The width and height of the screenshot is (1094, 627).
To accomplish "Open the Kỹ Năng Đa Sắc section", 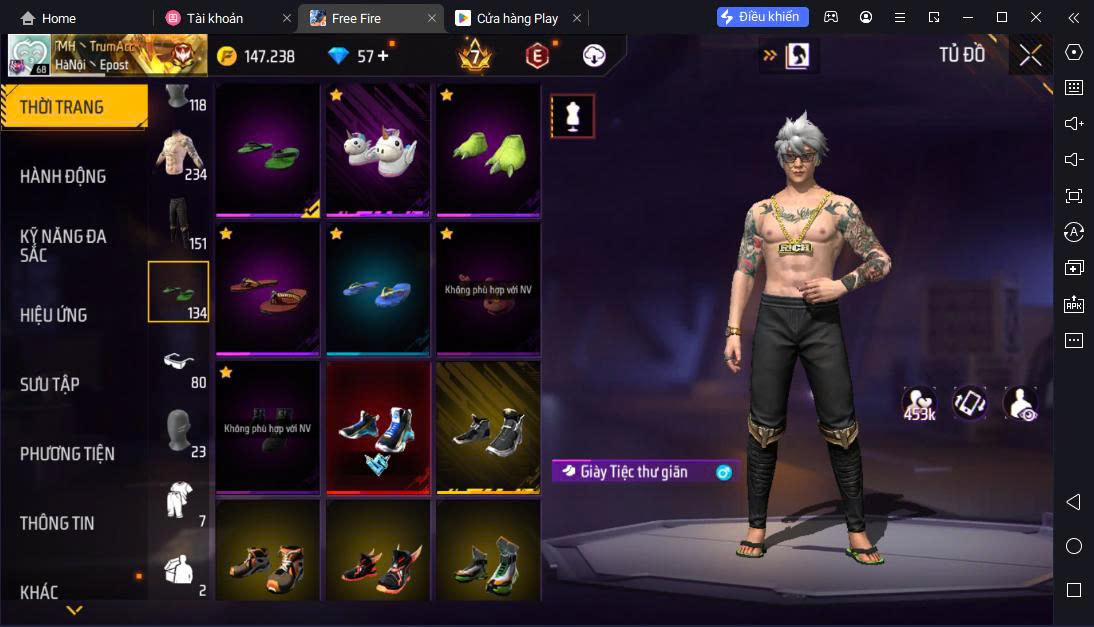I will pos(63,245).
